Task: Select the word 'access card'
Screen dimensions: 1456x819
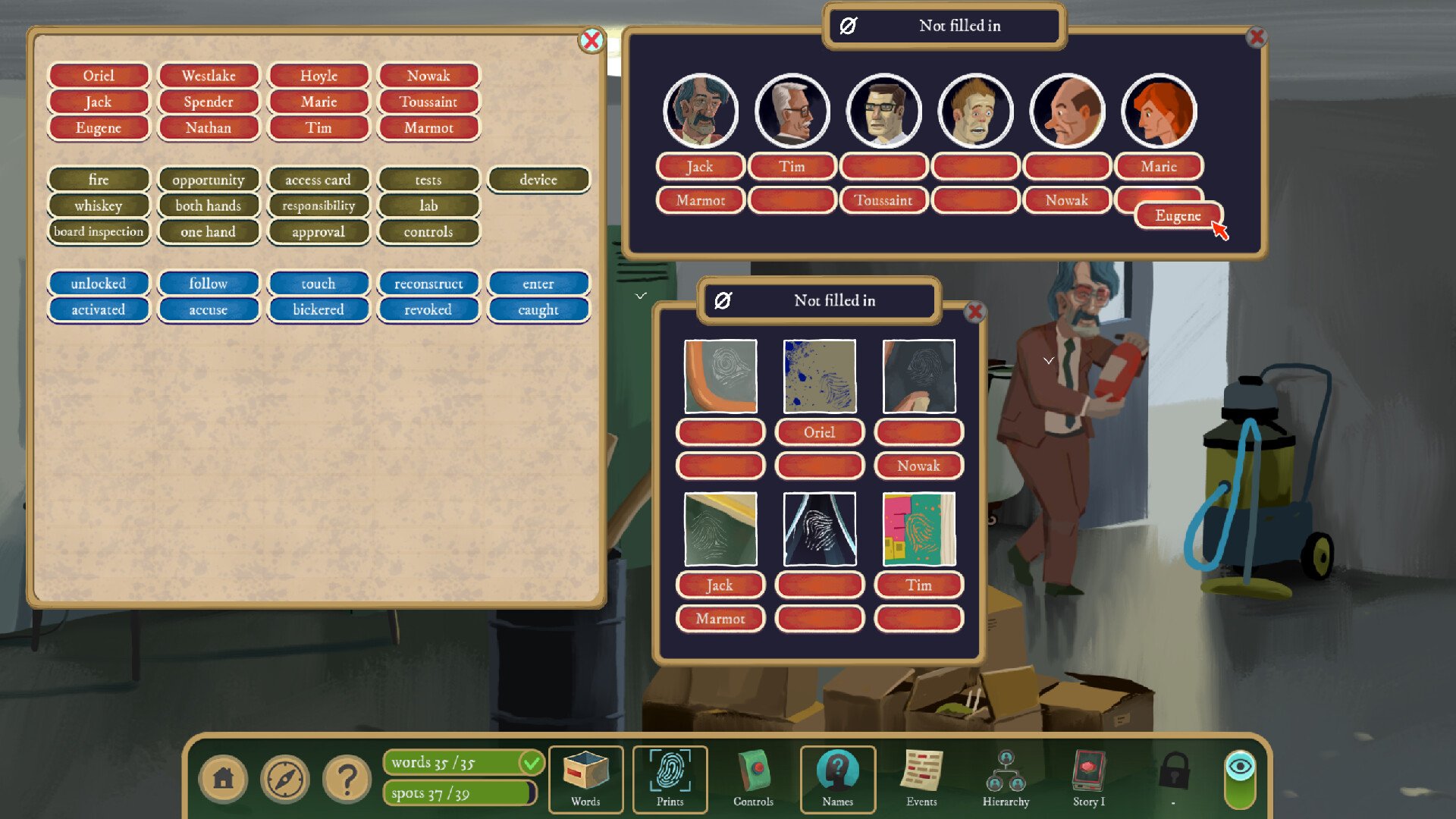Action: click(318, 180)
